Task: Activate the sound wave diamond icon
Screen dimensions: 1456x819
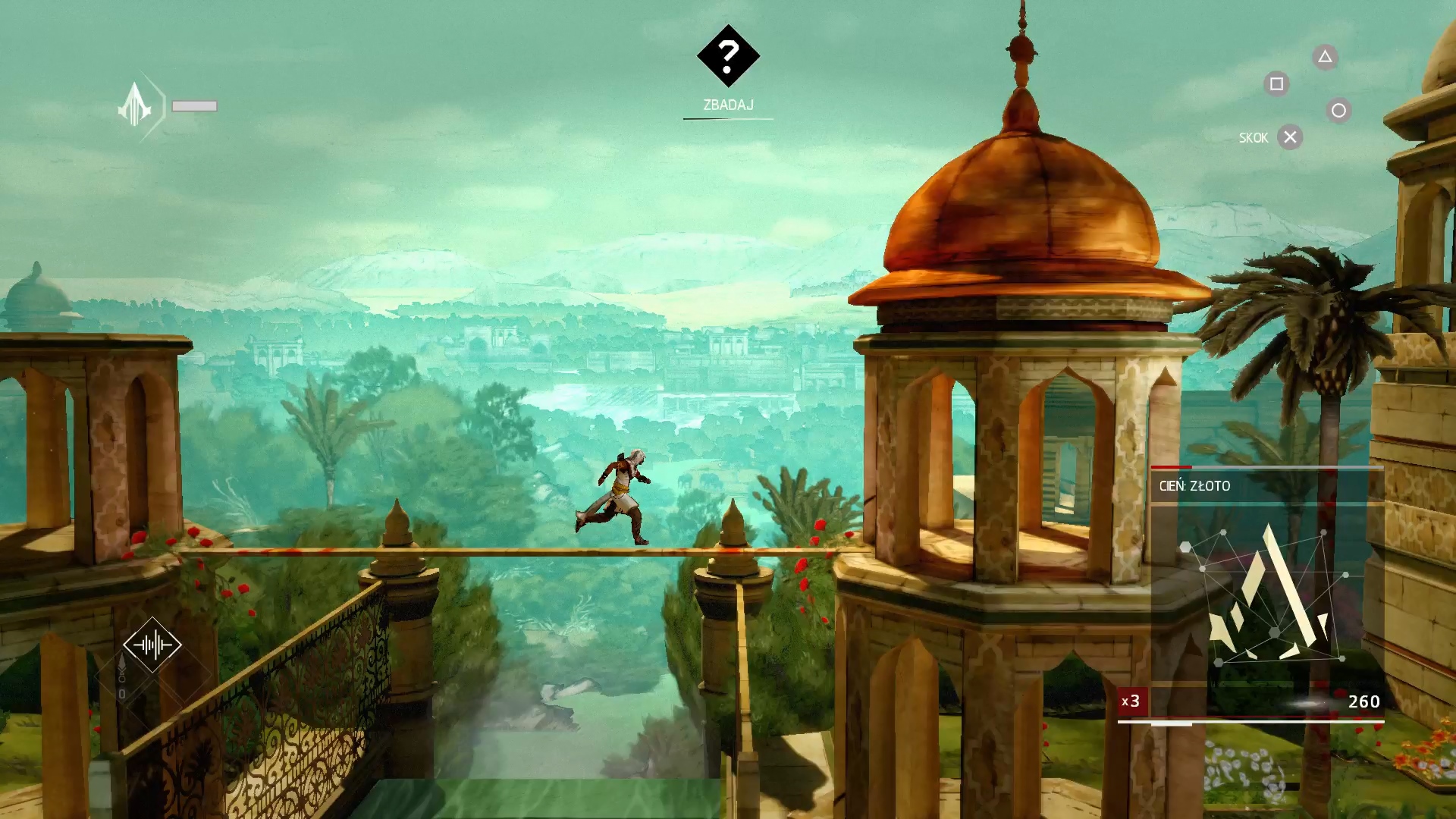Action: pyautogui.click(x=152, y=645)
